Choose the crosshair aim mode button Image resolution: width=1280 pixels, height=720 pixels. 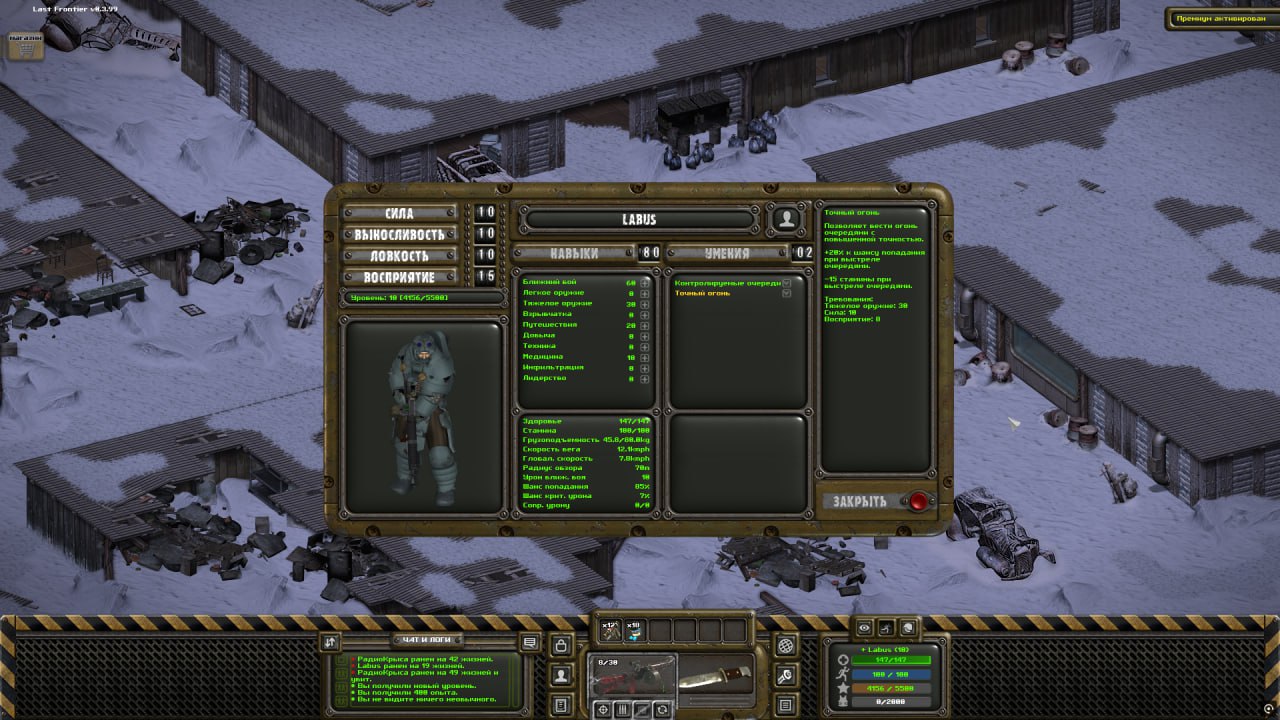pos(603,709)
